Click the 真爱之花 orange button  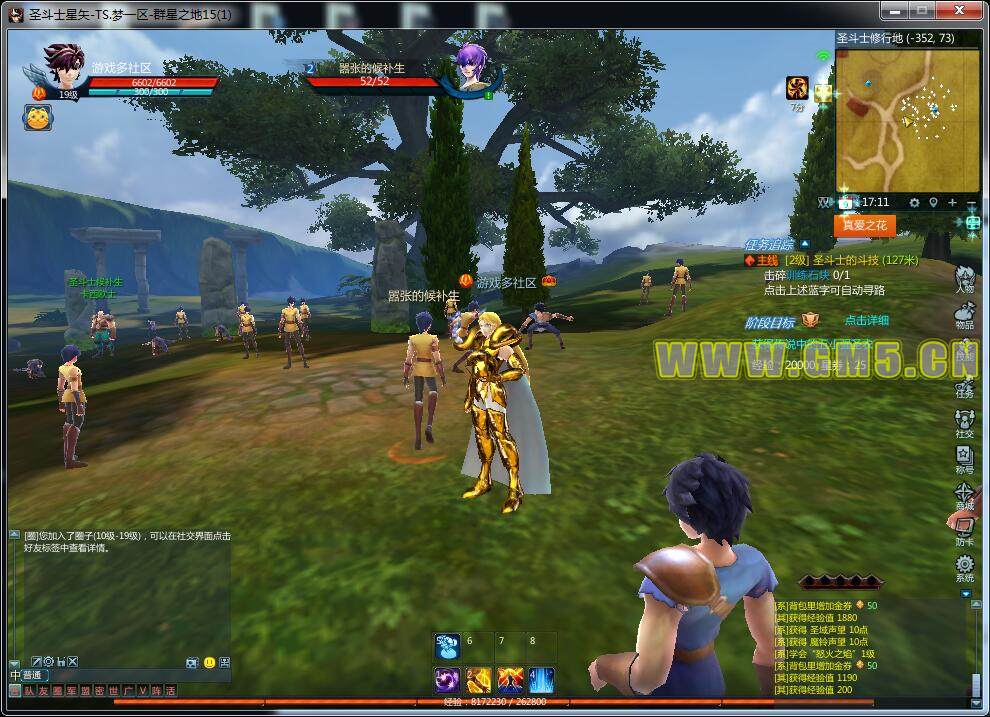[865, 226]
